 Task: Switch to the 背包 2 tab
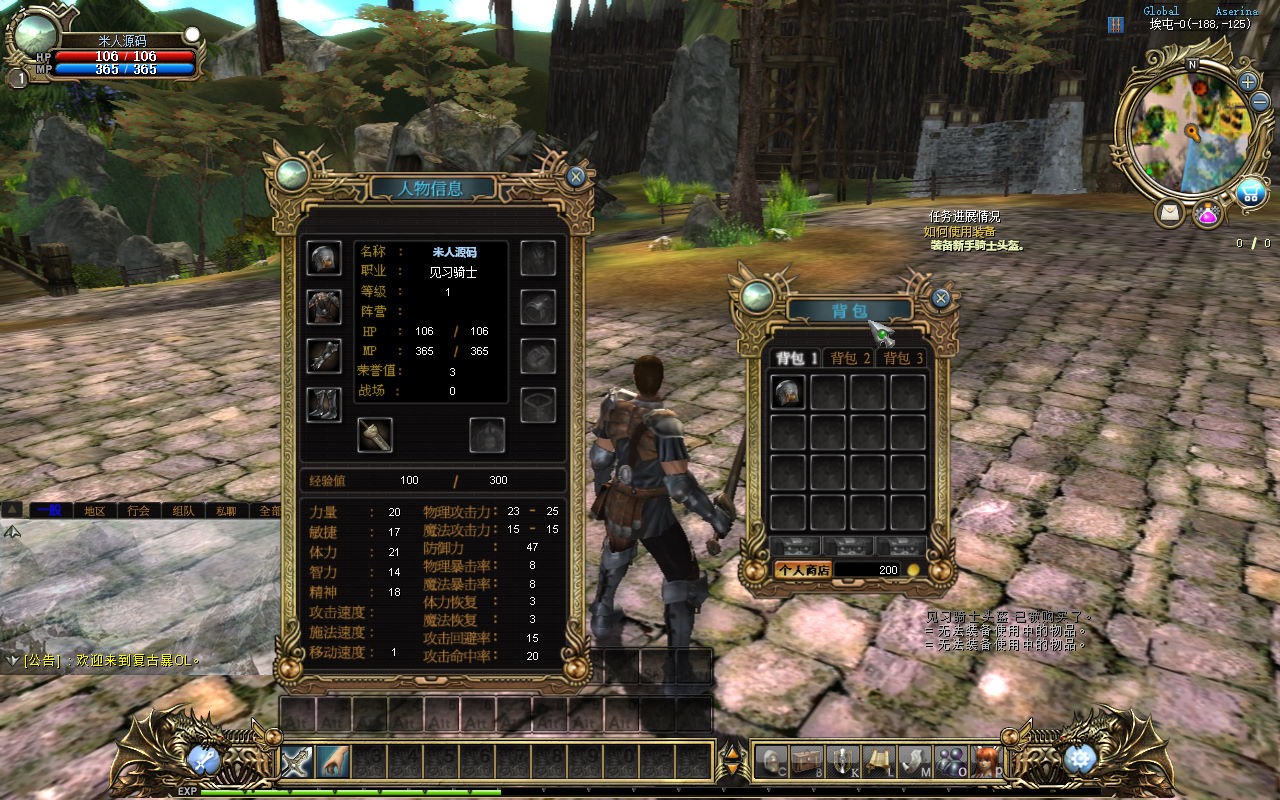(x=849, y=358)
